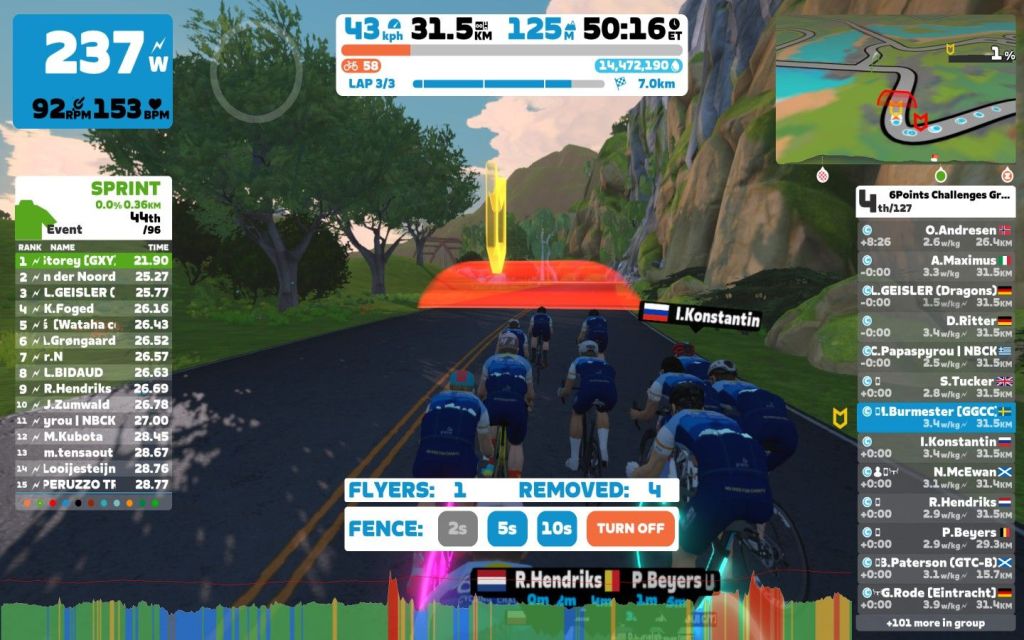Select rider S.Tucker in nearby list
The image size is (1024, 640).
pos(936,387)
